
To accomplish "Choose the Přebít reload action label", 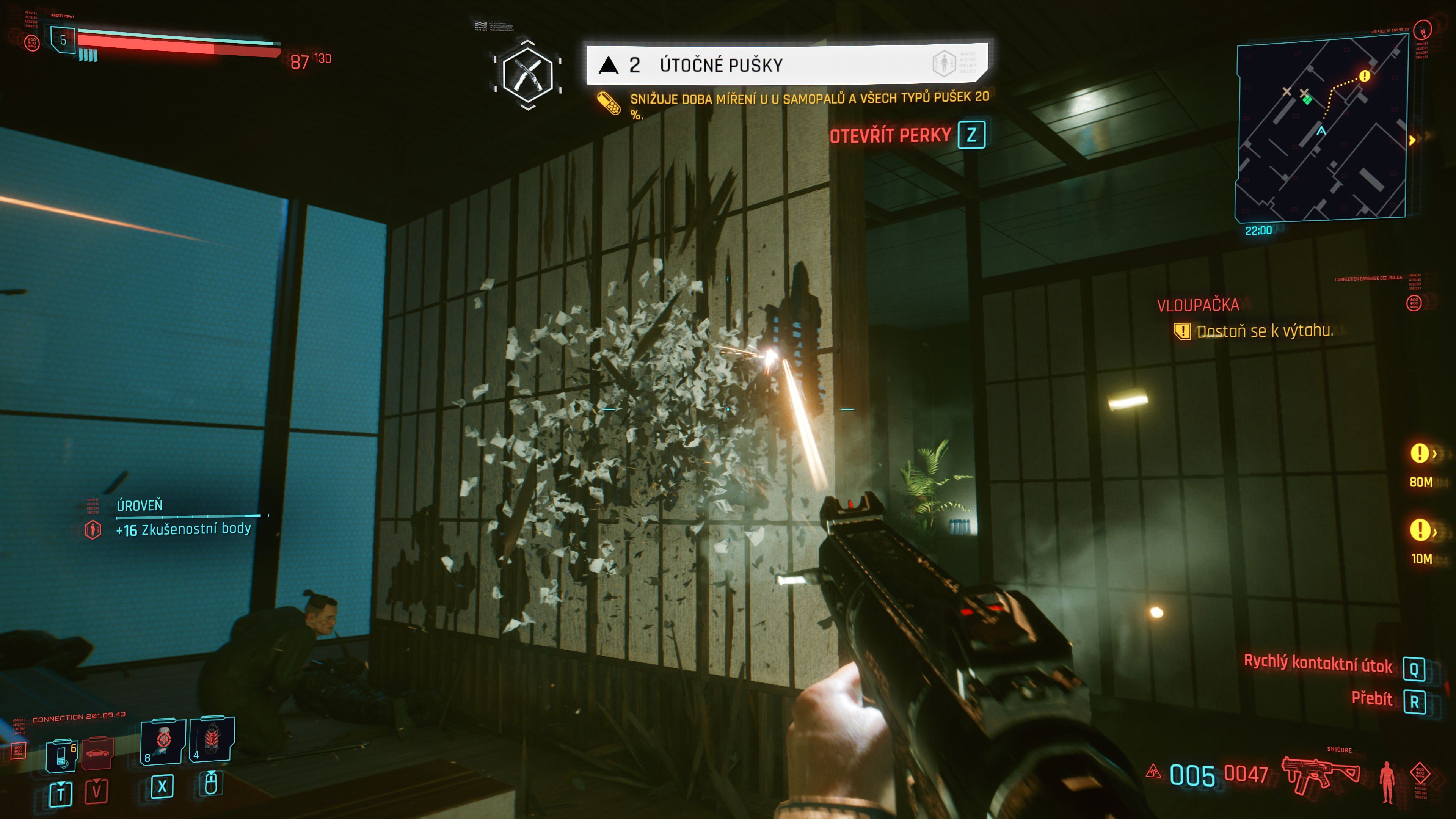I will coord(1371,699).
